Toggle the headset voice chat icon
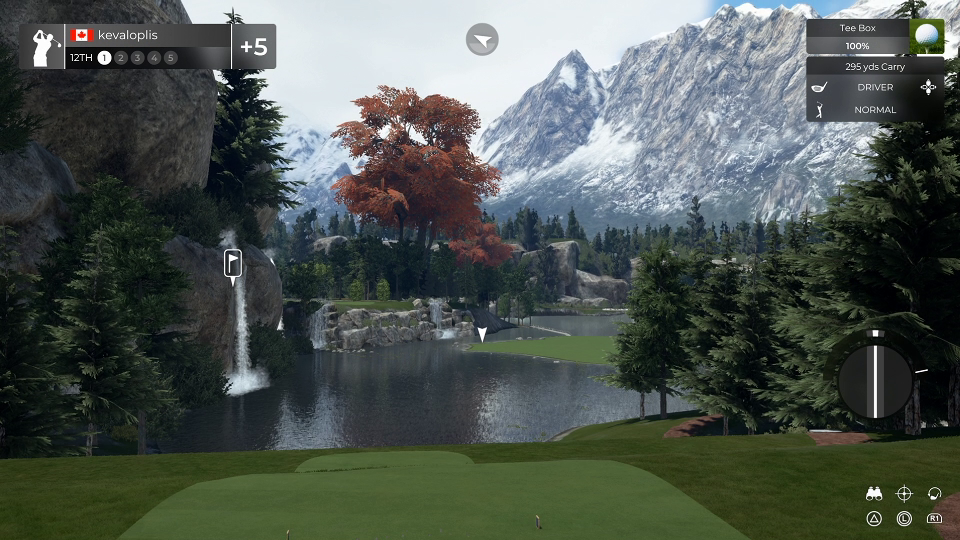This screenshot has width=960, height=540. [934, 493]
